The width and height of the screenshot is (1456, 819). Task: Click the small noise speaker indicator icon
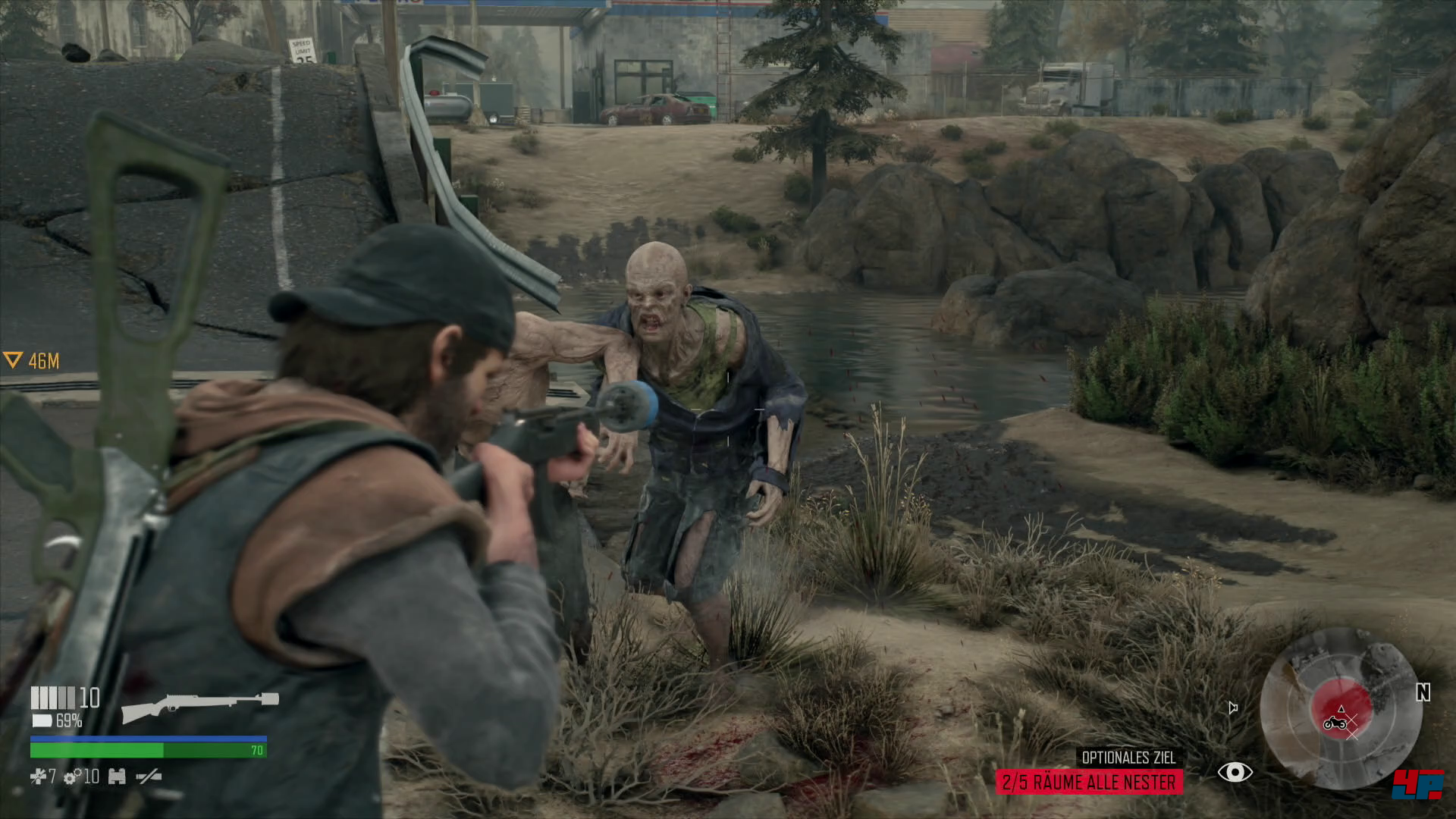[x=1233, y=708]
